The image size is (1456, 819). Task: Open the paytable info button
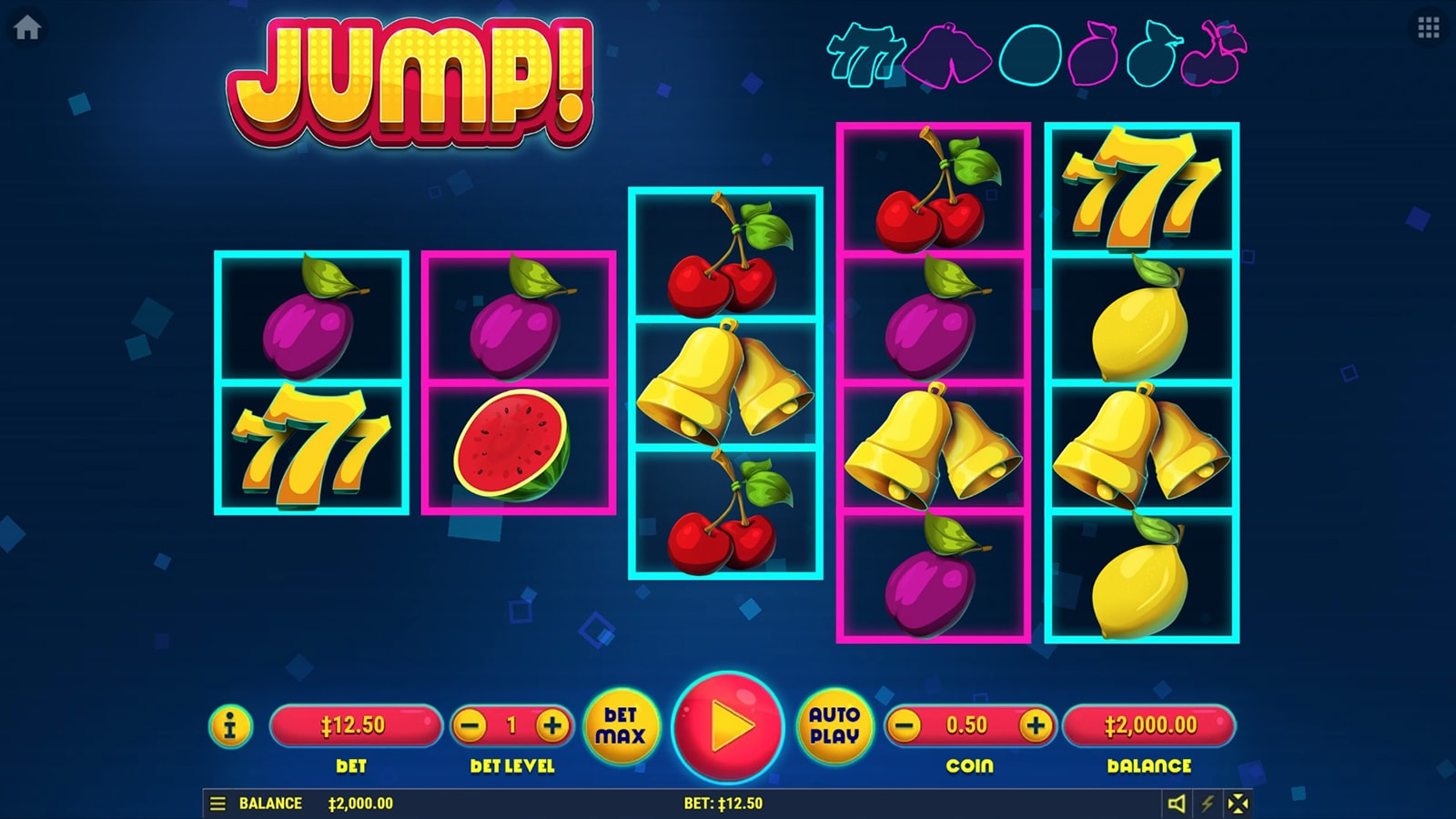[x=230, y=726]
